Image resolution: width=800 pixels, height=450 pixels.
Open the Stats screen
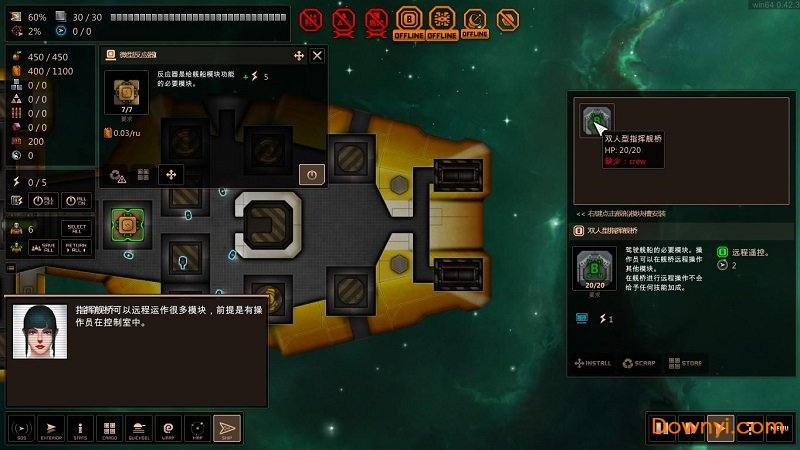coord(81,428)
